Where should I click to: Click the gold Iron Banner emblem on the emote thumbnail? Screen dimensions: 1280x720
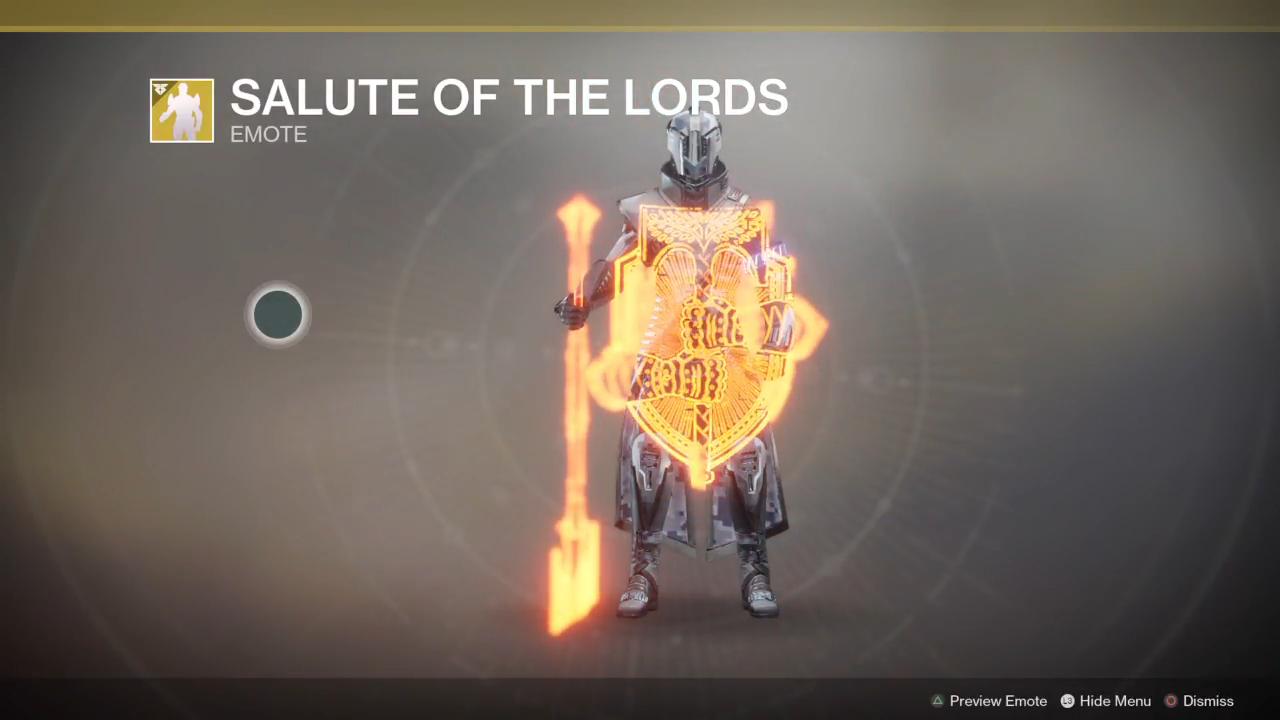163,89
